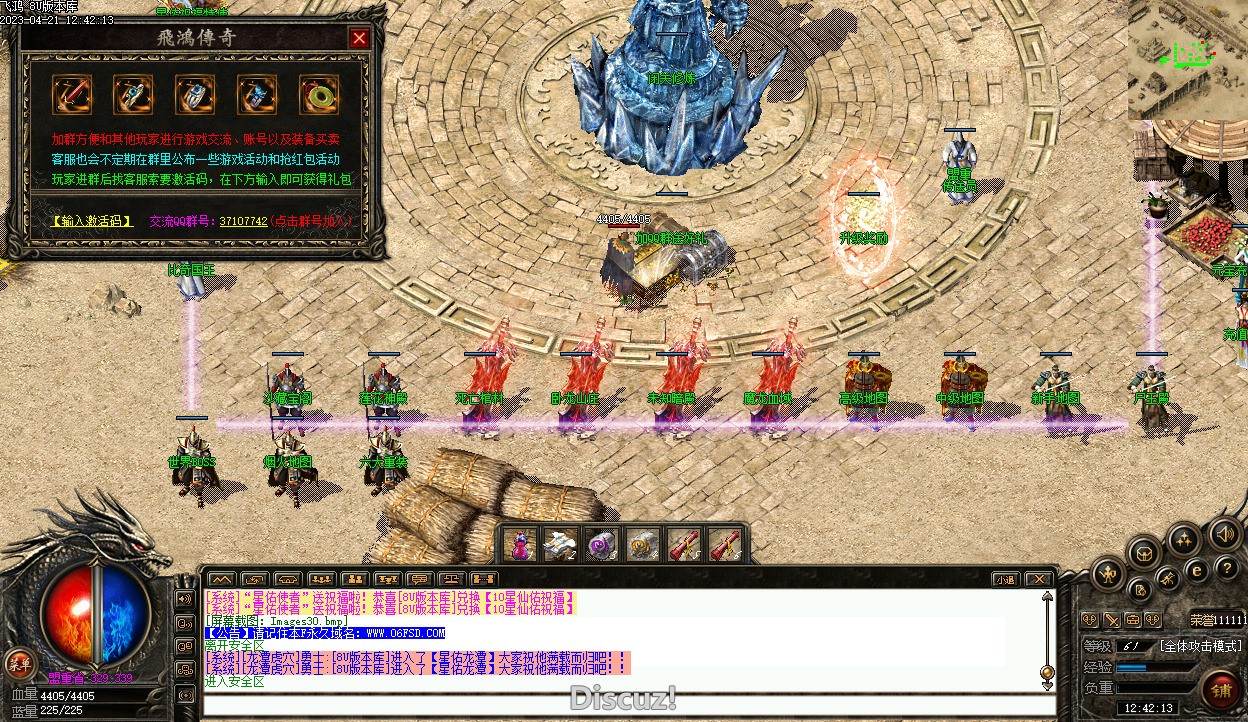
Task: Click the 小退 logout button
Action: pos(1006,579)
